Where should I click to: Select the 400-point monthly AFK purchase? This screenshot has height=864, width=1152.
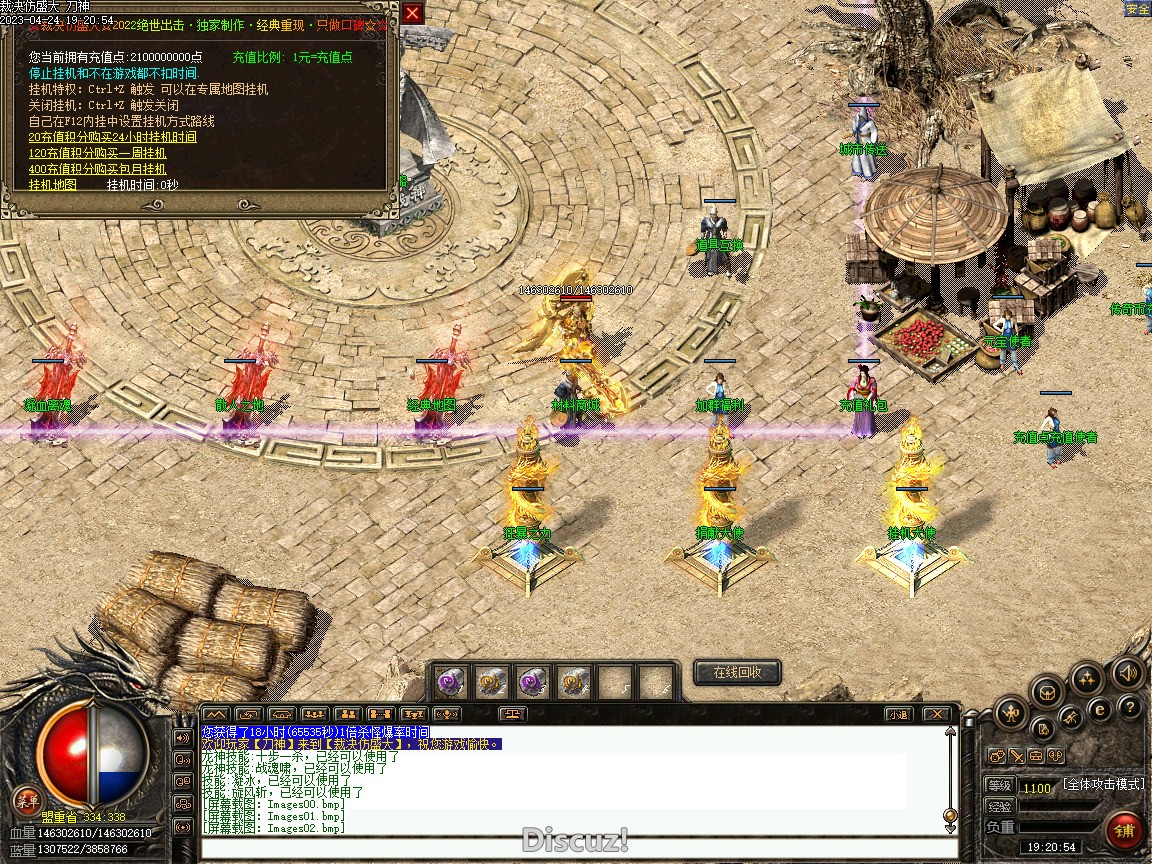point(97,169)
